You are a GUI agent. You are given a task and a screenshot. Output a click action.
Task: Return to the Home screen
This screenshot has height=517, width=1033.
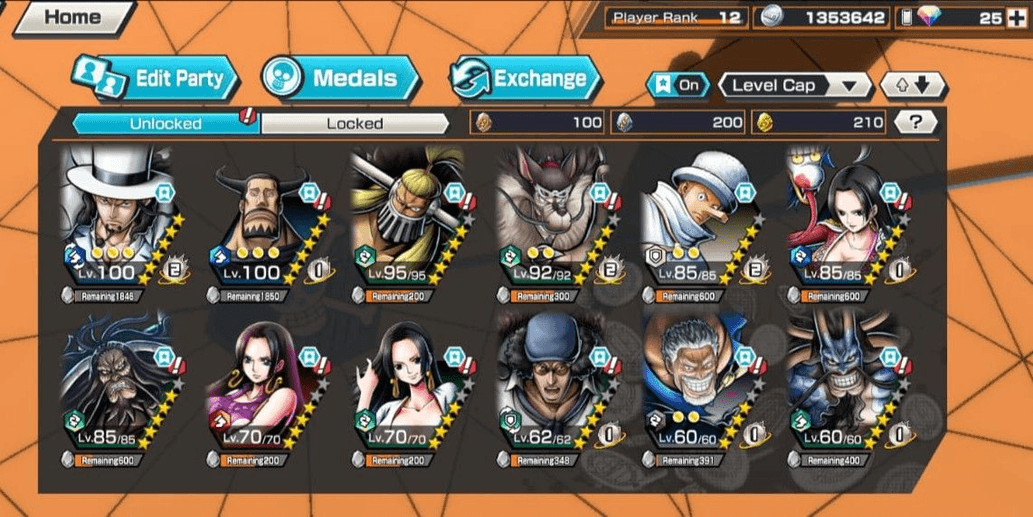click(x=72, y=17)
